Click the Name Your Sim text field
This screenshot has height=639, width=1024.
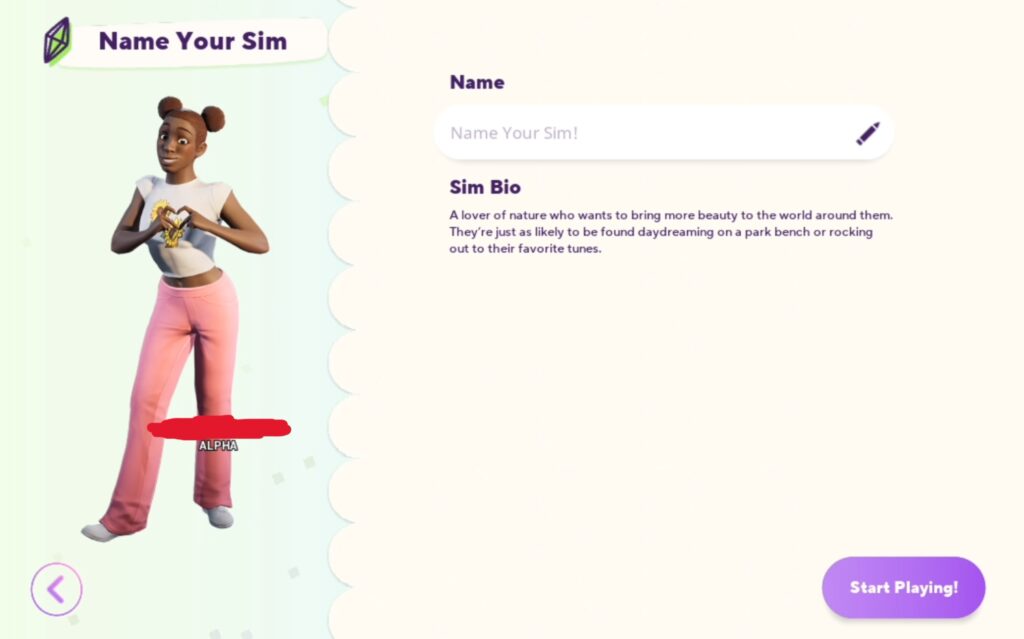(640, 133)
